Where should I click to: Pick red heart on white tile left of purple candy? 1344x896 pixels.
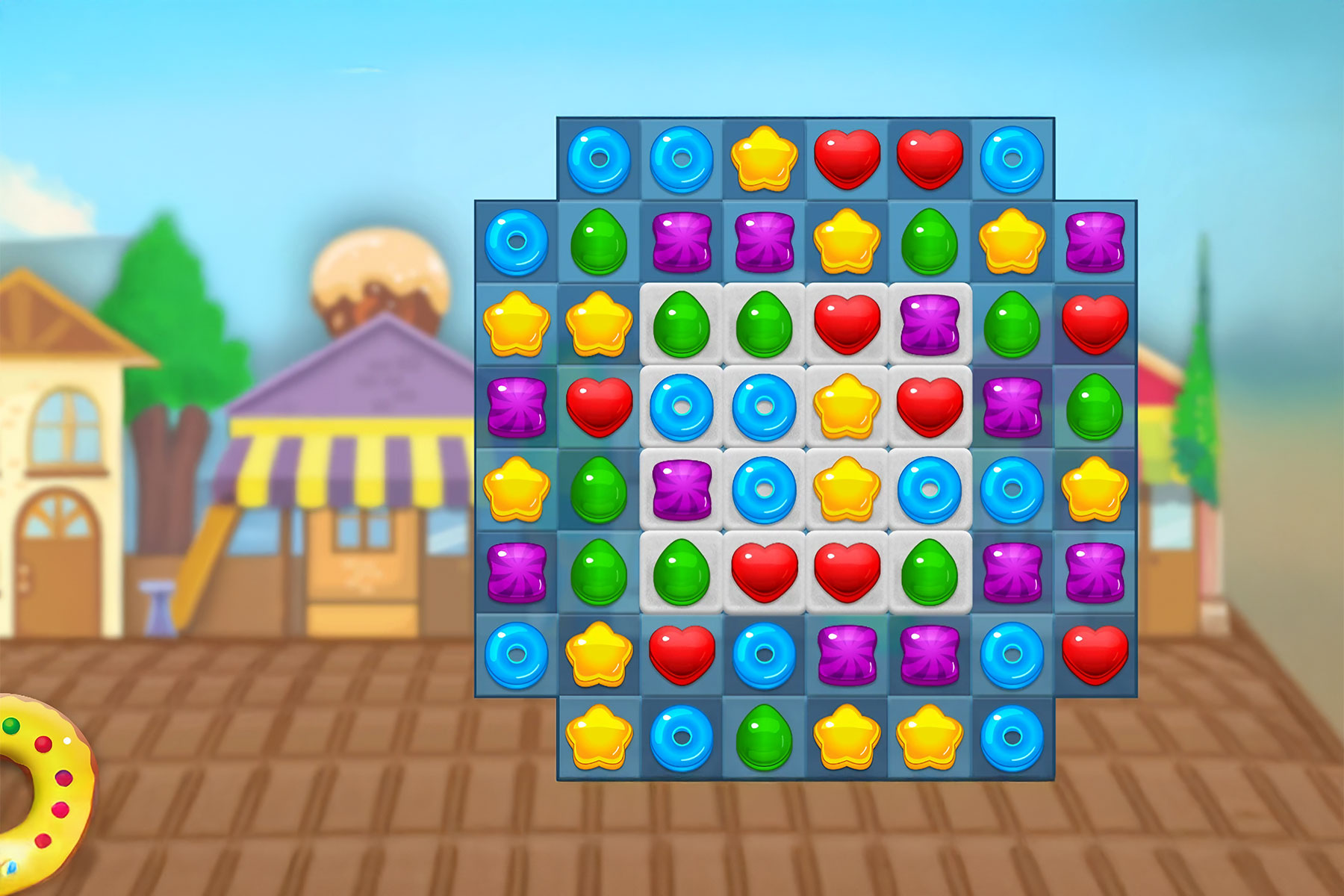(x=847, y=325)
